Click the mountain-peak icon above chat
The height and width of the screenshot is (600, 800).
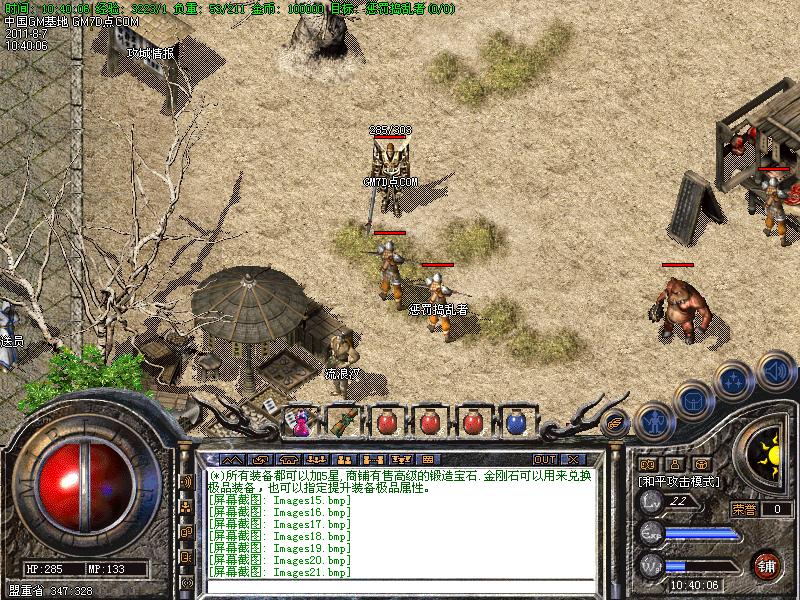pyautogui.click(x=234, y=459)
